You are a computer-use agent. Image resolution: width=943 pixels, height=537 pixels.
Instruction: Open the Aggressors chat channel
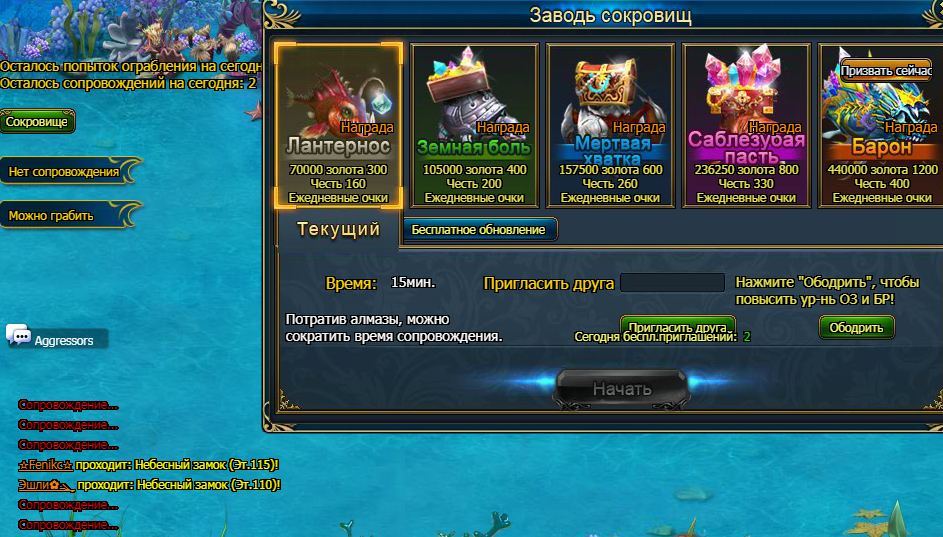pyautogui.click(x=64, y=340)
